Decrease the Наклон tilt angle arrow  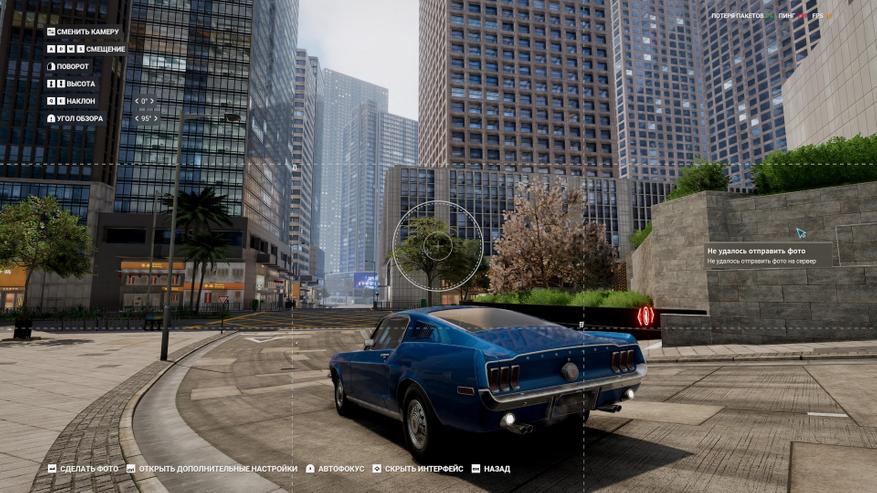[136, 101]
